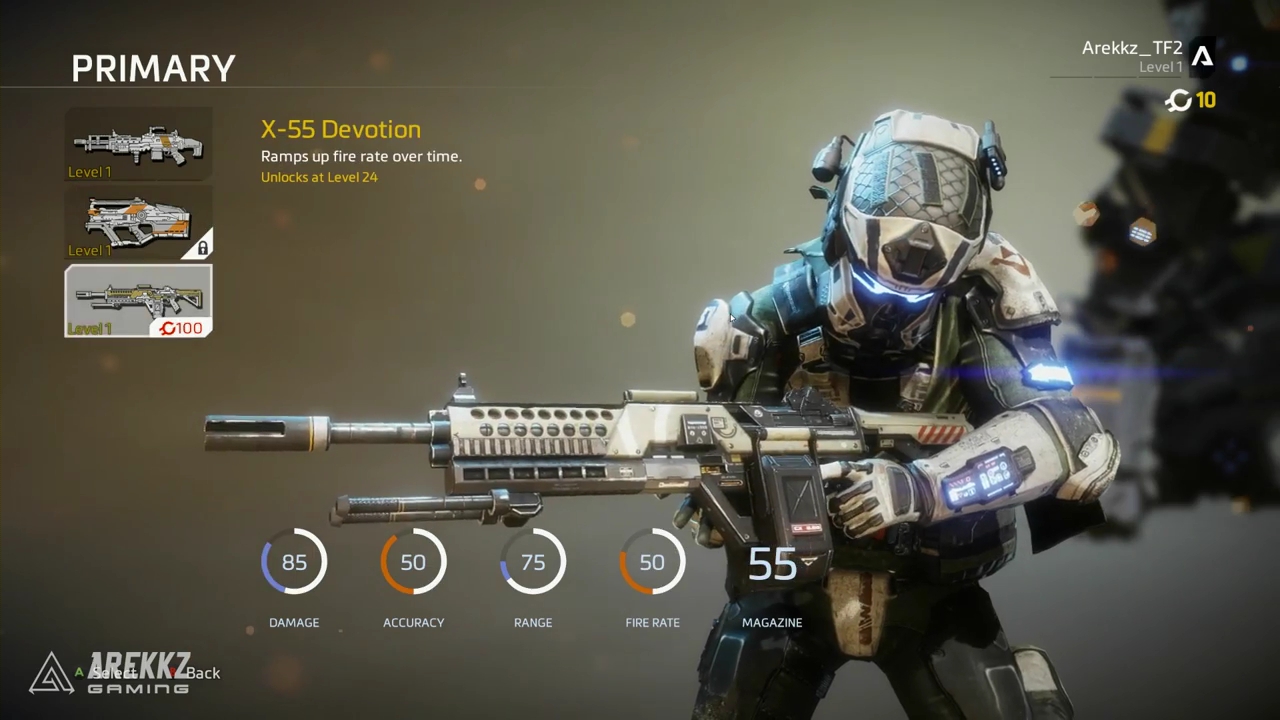Choose the locked orange-and-white weapon tile
The image size is (1280, 720).
(138, 222)
